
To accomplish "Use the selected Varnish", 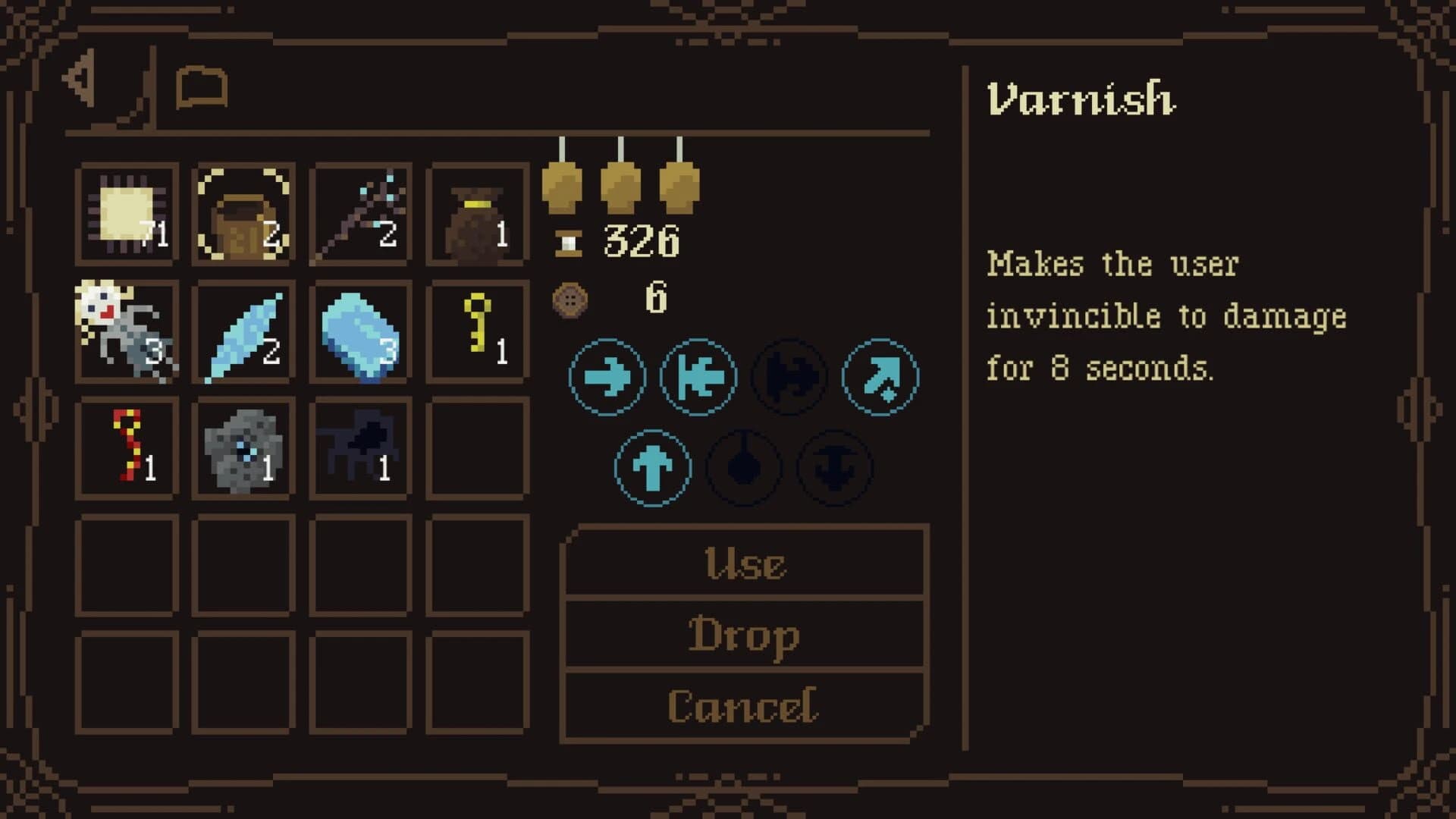I will point(745,561).
